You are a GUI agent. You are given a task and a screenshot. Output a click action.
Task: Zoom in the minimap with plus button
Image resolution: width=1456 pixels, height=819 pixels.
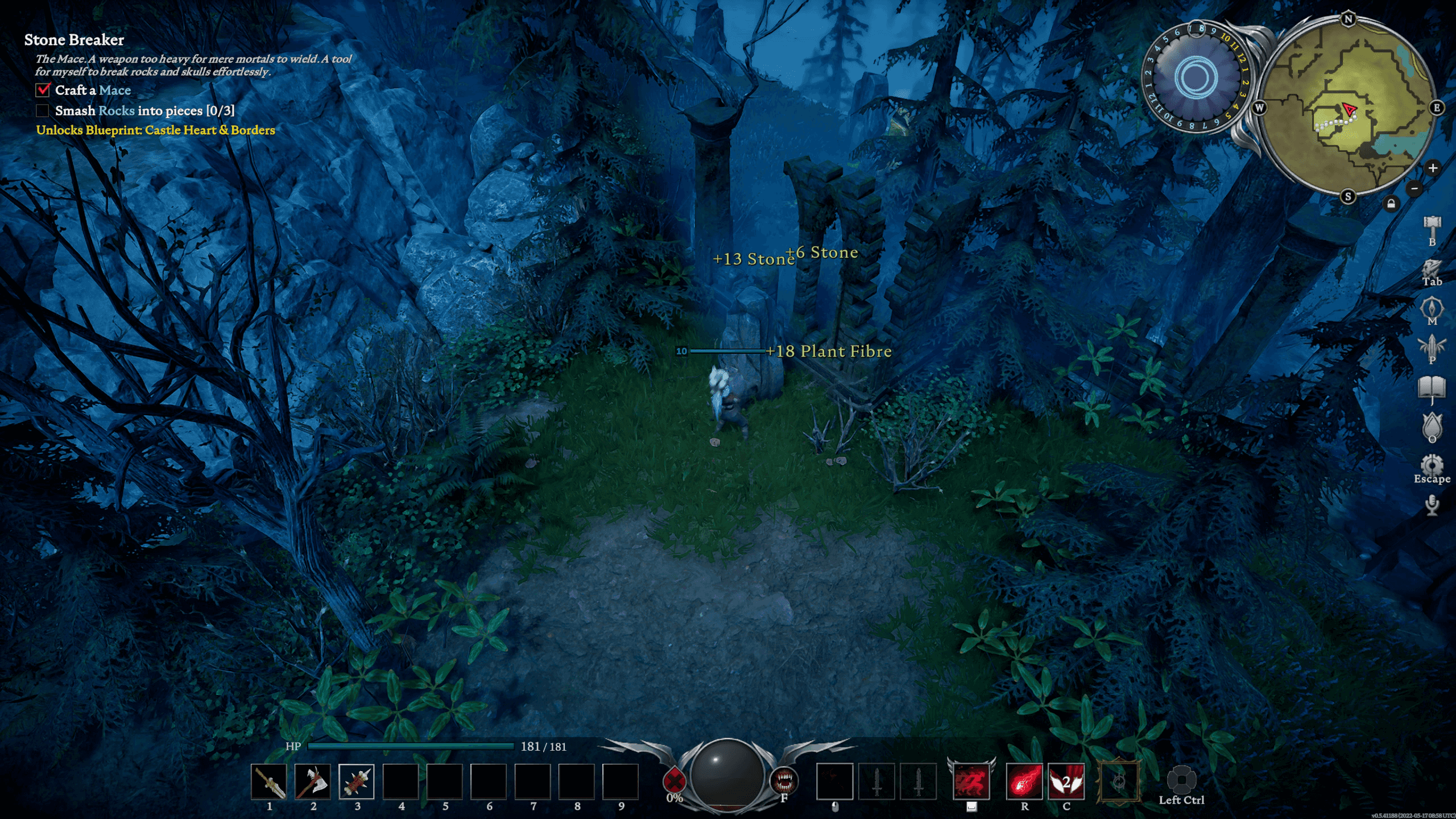click(1433, 168)
